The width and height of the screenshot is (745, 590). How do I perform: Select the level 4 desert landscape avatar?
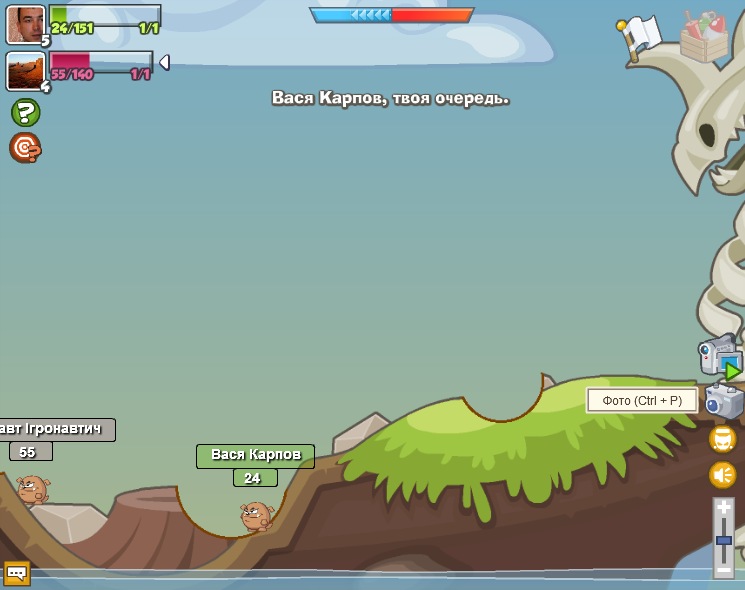pos(24,70)
